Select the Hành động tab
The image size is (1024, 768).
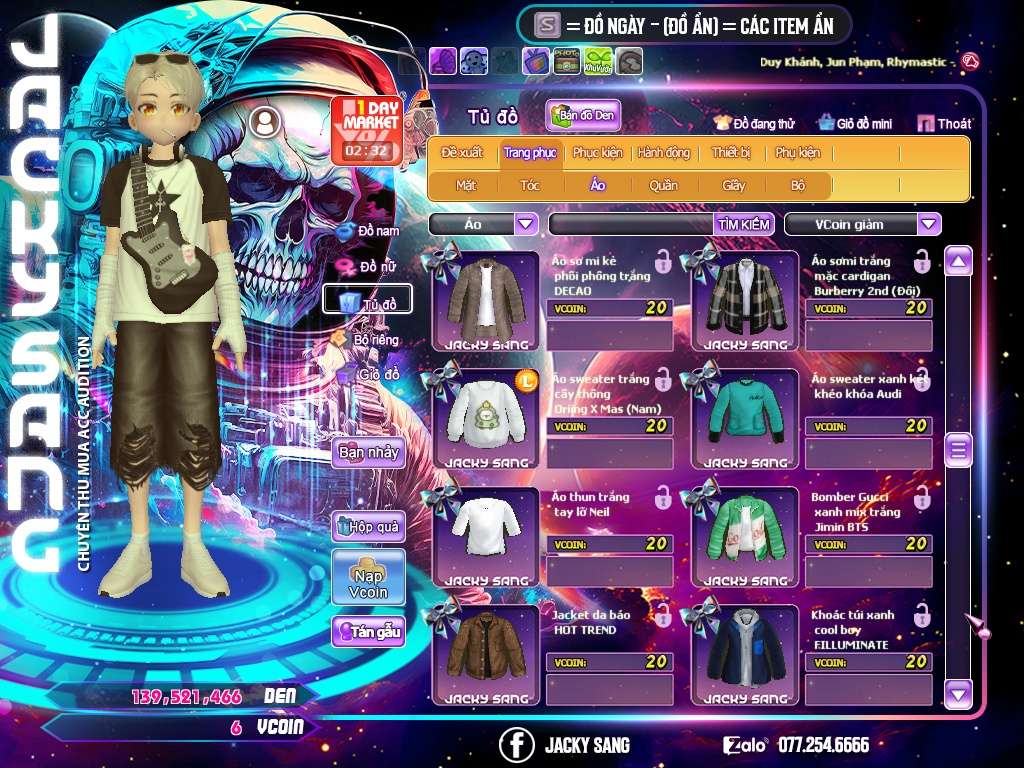[664, 153]
